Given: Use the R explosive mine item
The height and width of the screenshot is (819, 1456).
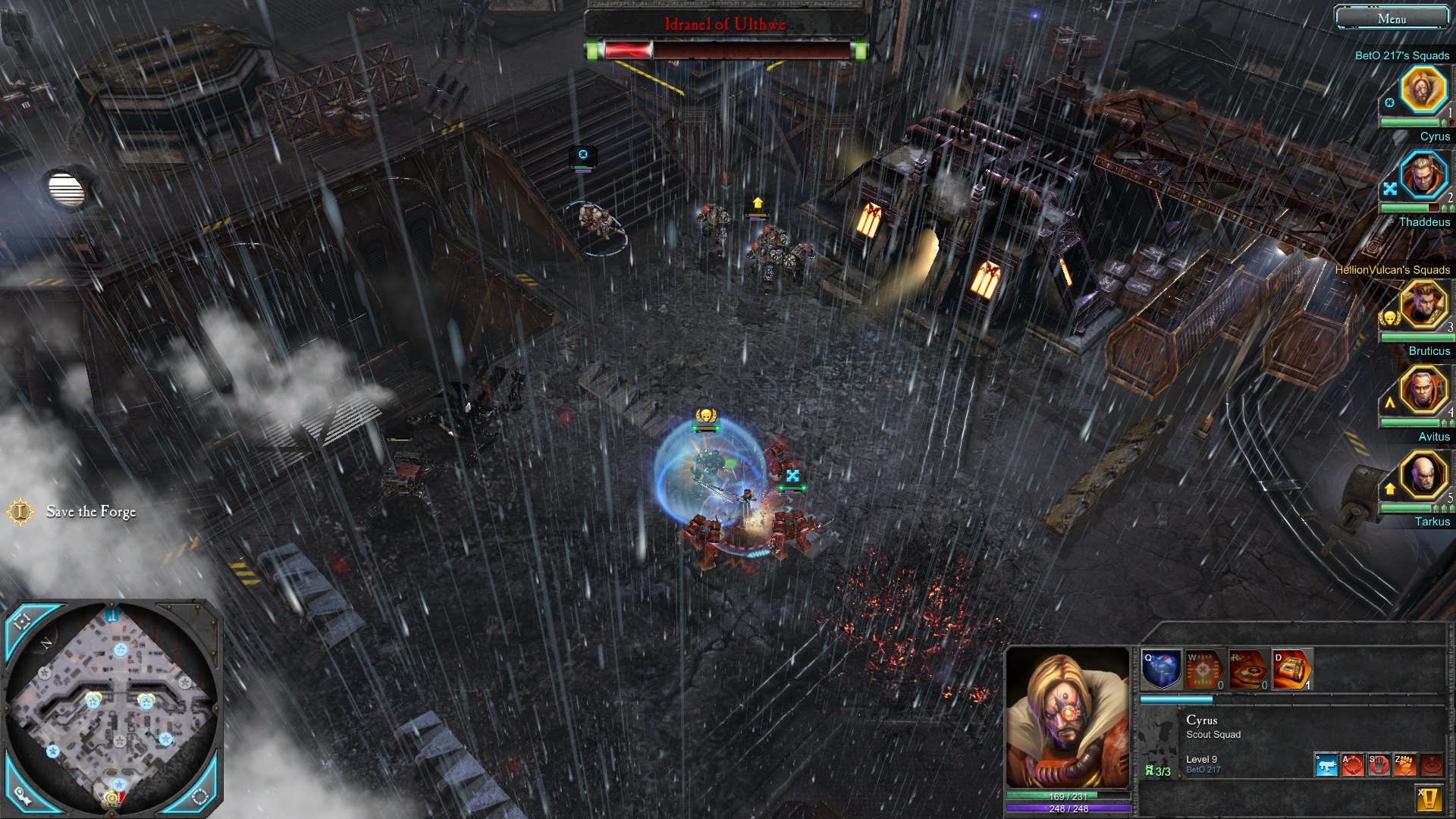Looking at the screenshot, I should point(1248,670).
